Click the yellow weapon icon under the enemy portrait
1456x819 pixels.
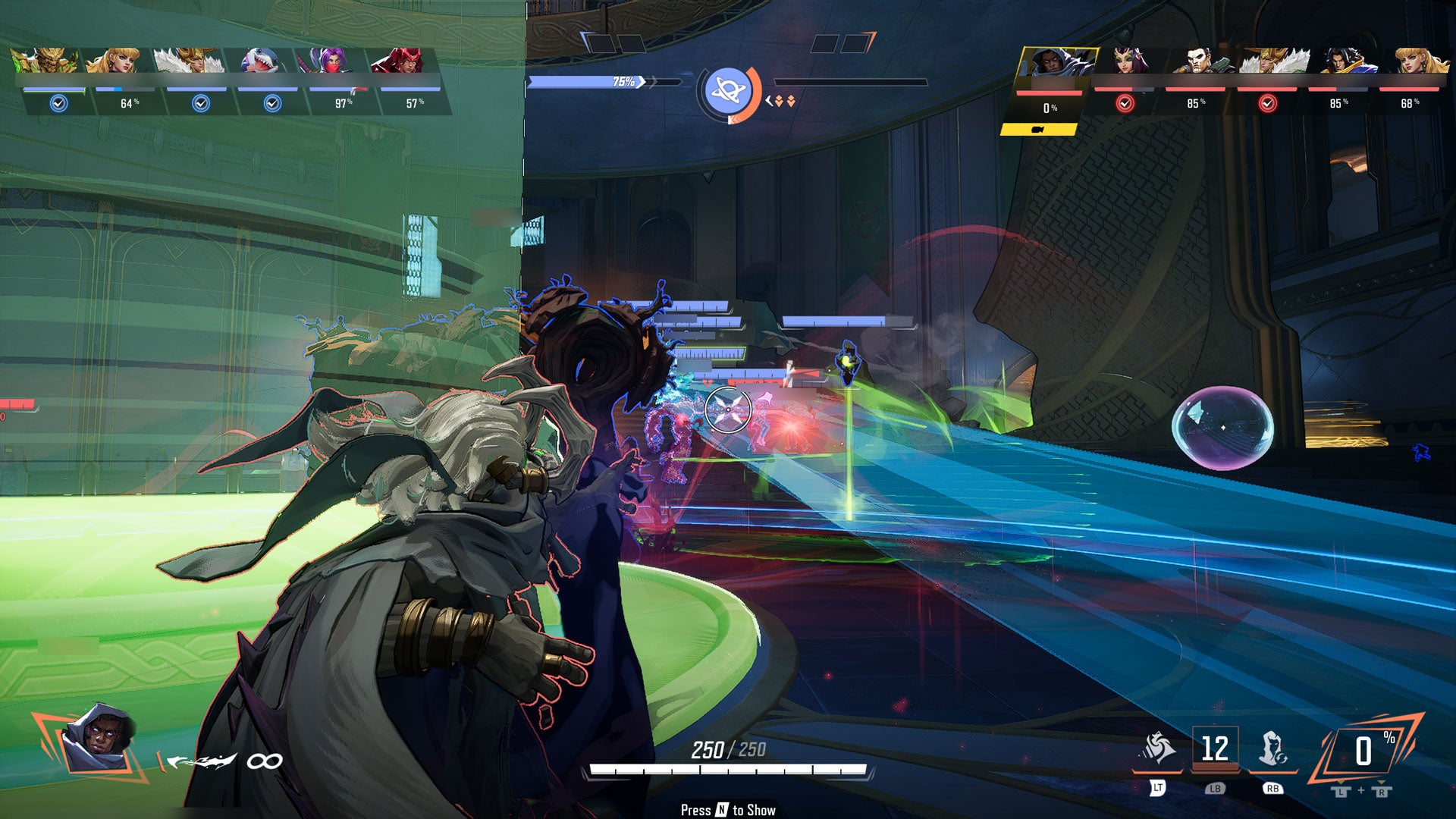[1039, 129]
